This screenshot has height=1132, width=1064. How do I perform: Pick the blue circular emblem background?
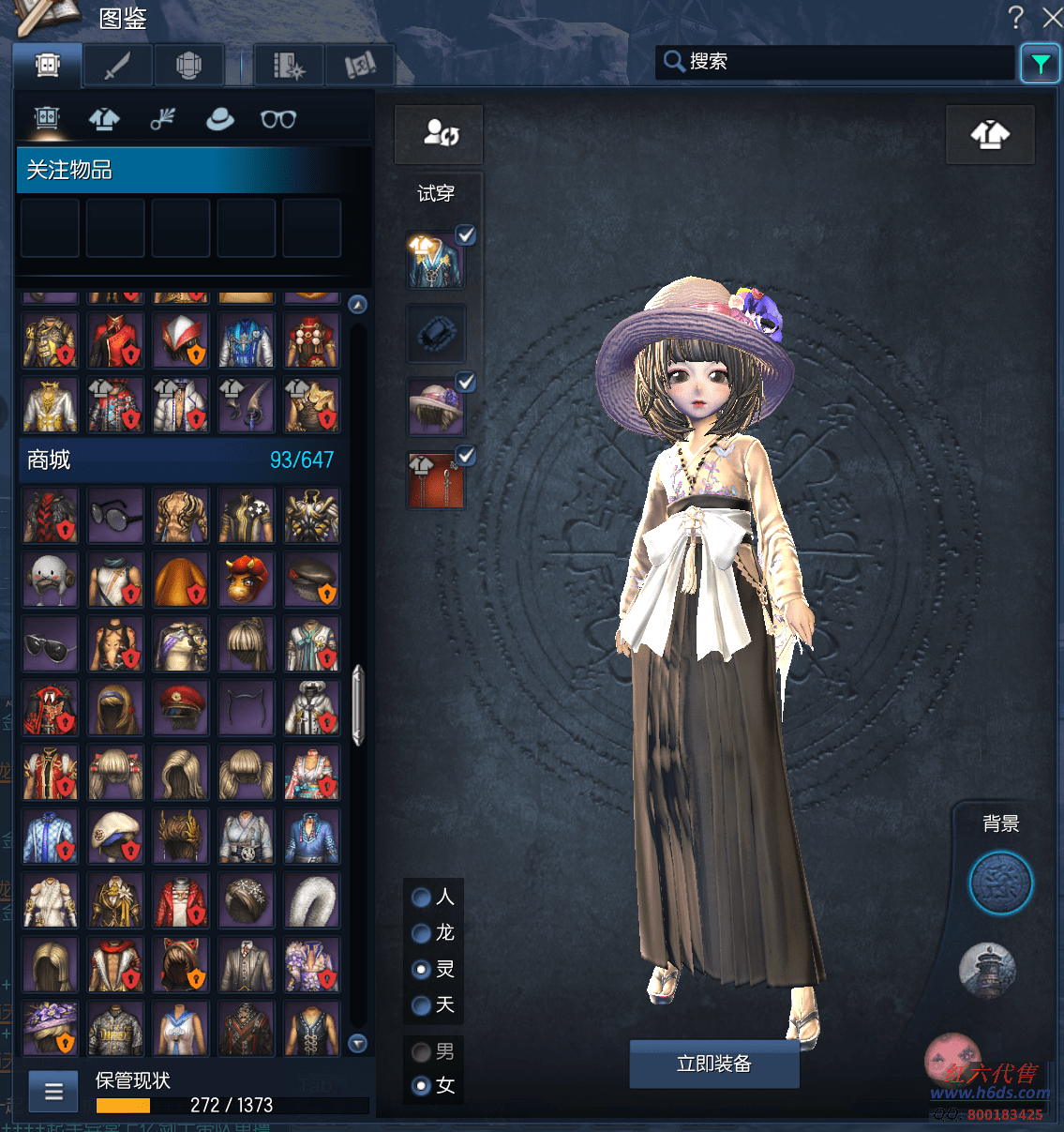click(x=1000, y=883)
